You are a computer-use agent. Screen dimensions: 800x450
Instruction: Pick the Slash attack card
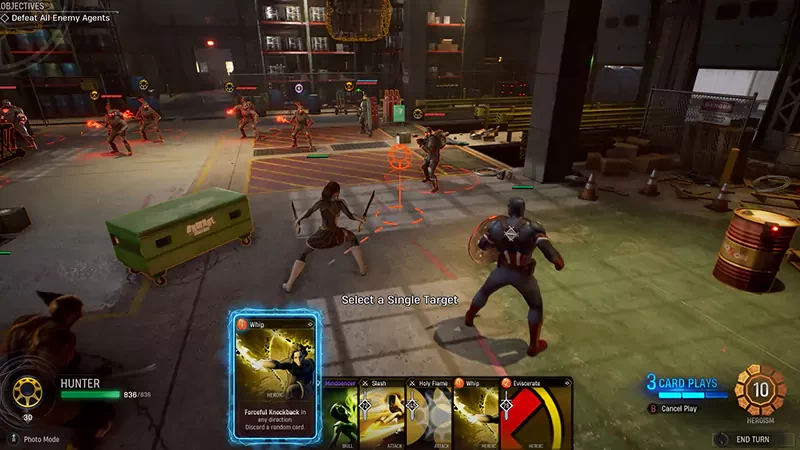click(382, 415)
